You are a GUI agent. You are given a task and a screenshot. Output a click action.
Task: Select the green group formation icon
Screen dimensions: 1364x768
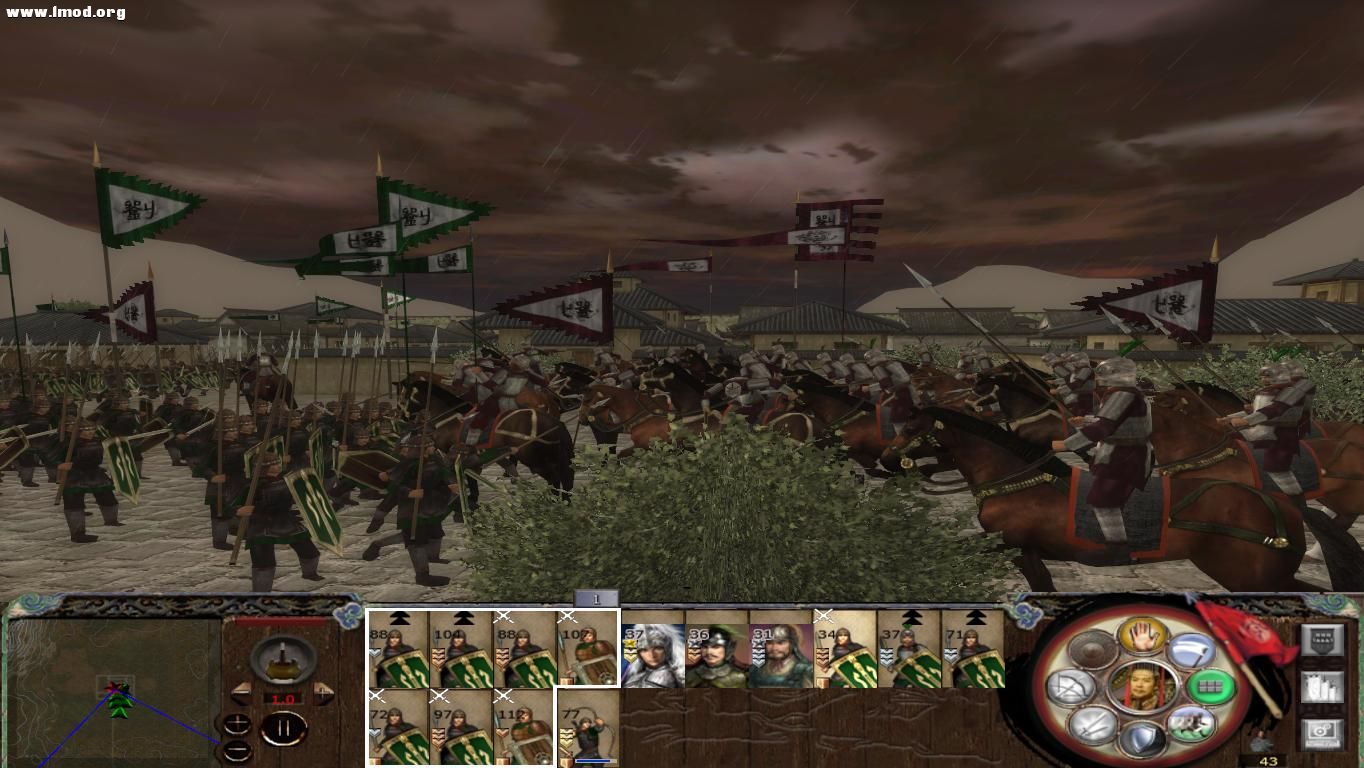1210,687
